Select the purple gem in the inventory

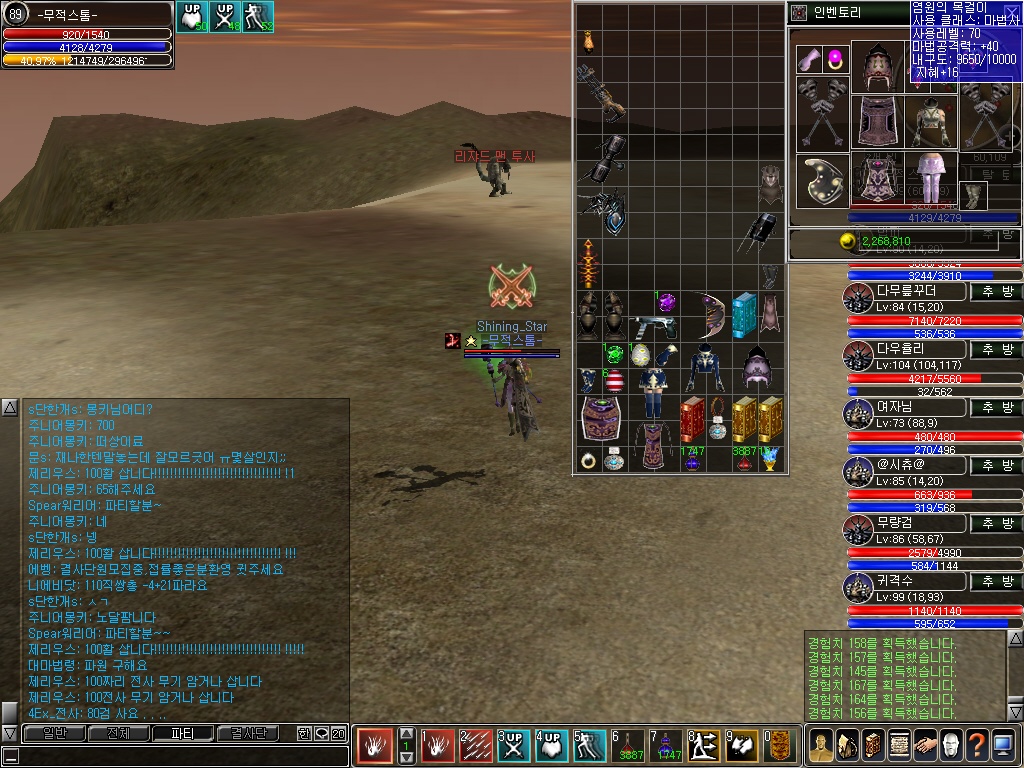point(666,301)
